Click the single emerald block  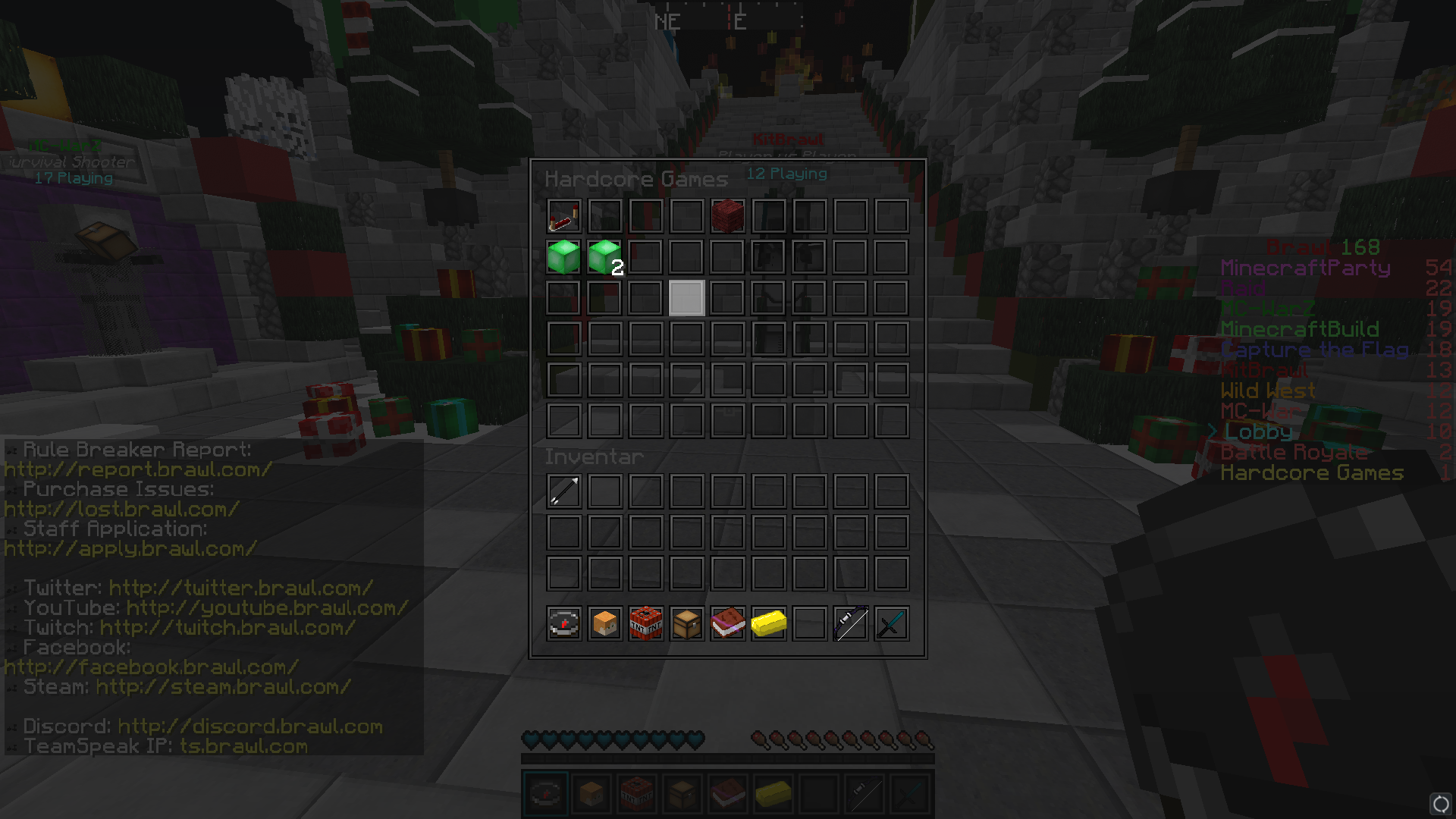563,257
